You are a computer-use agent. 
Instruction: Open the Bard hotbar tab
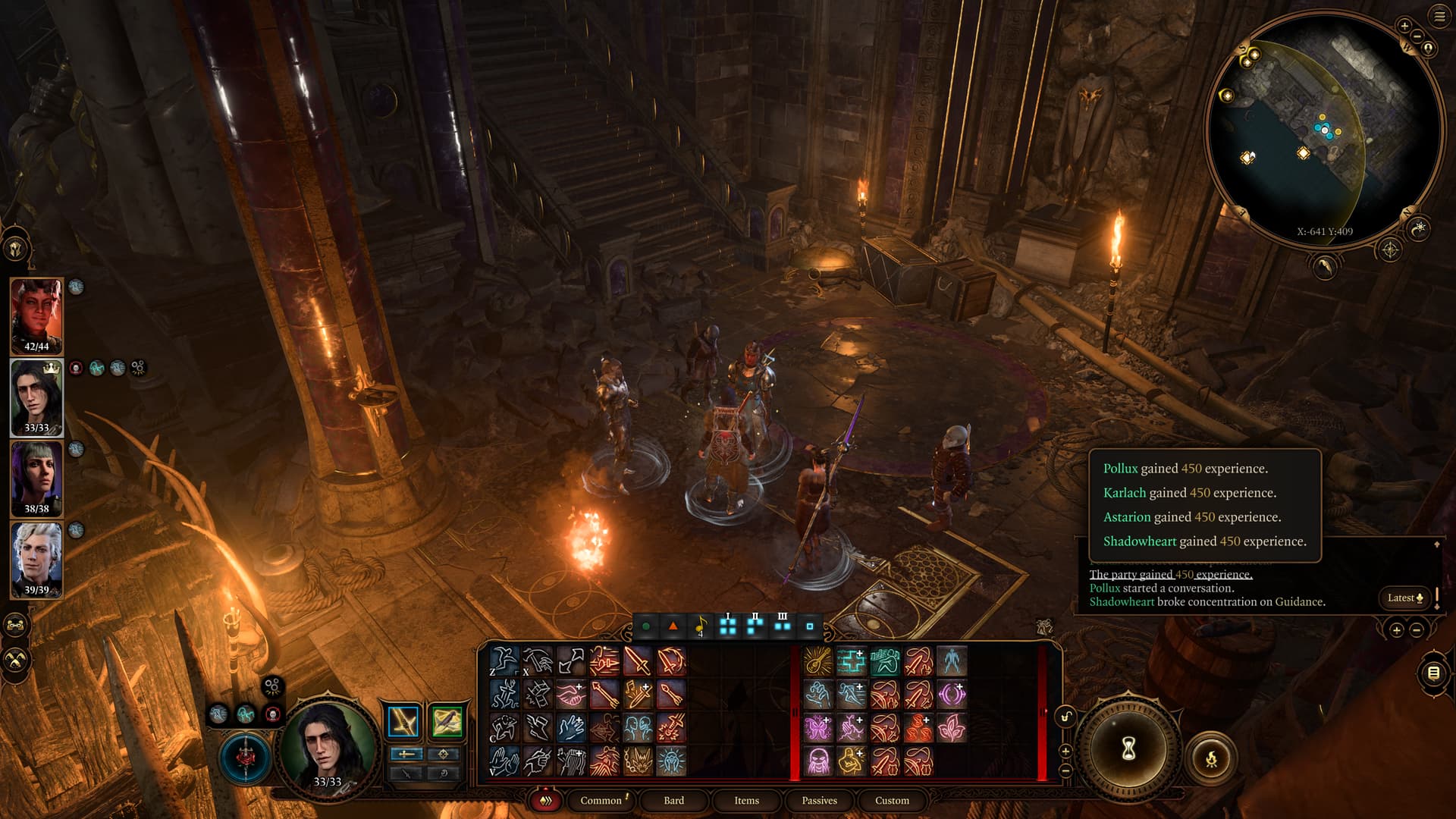(673, 800)
